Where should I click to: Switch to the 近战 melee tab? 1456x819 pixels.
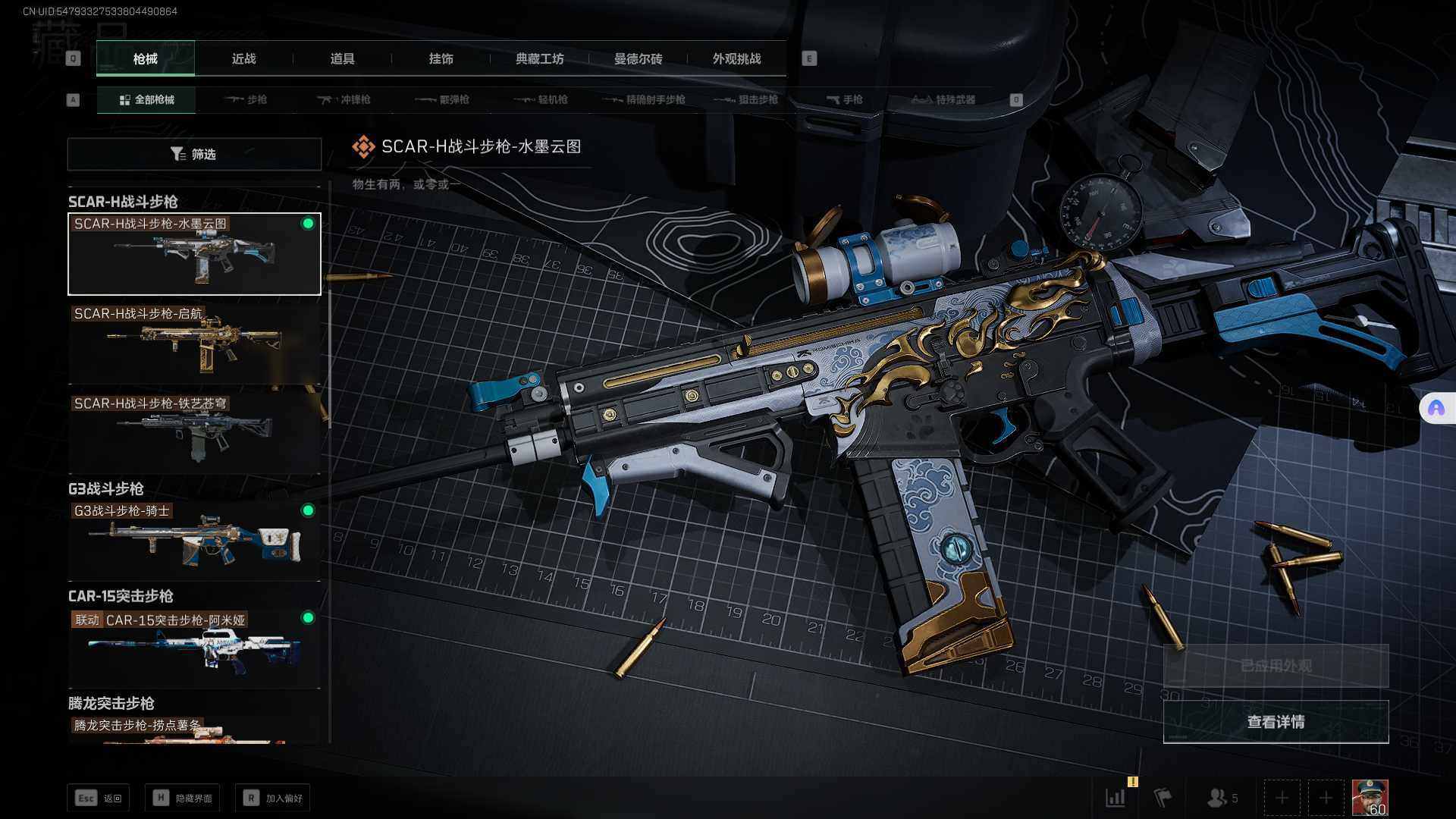pos(243,59)
